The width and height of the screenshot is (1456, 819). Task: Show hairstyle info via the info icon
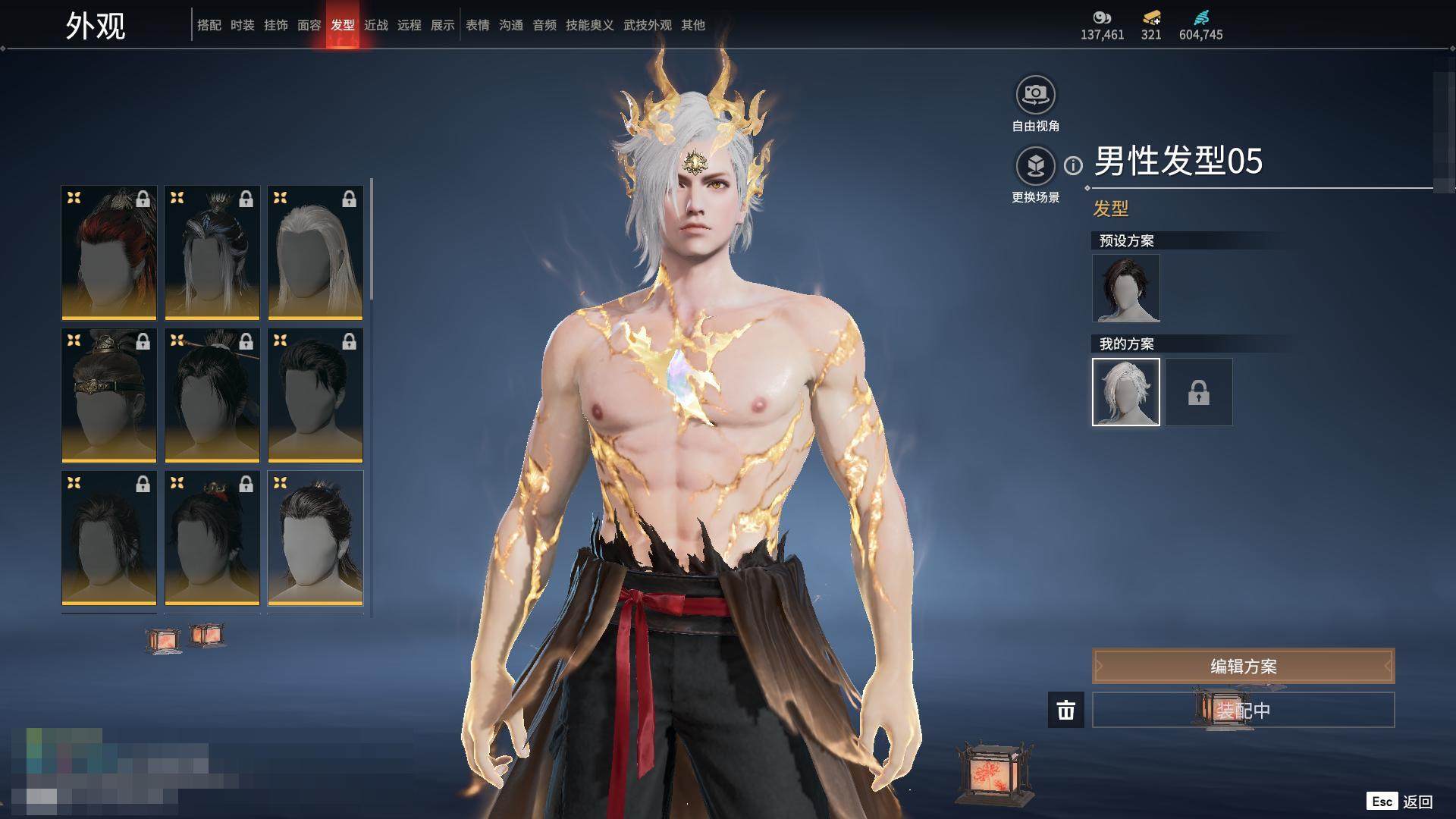click(x=1073, y=165)
